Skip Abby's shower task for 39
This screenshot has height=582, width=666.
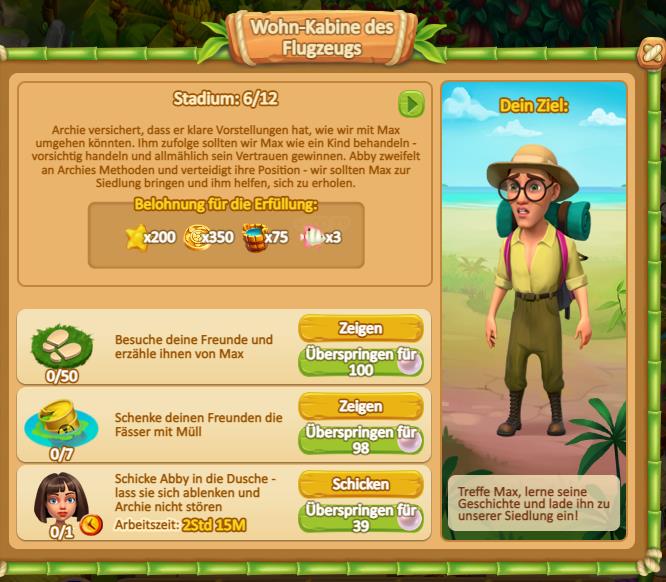(360, 516)
